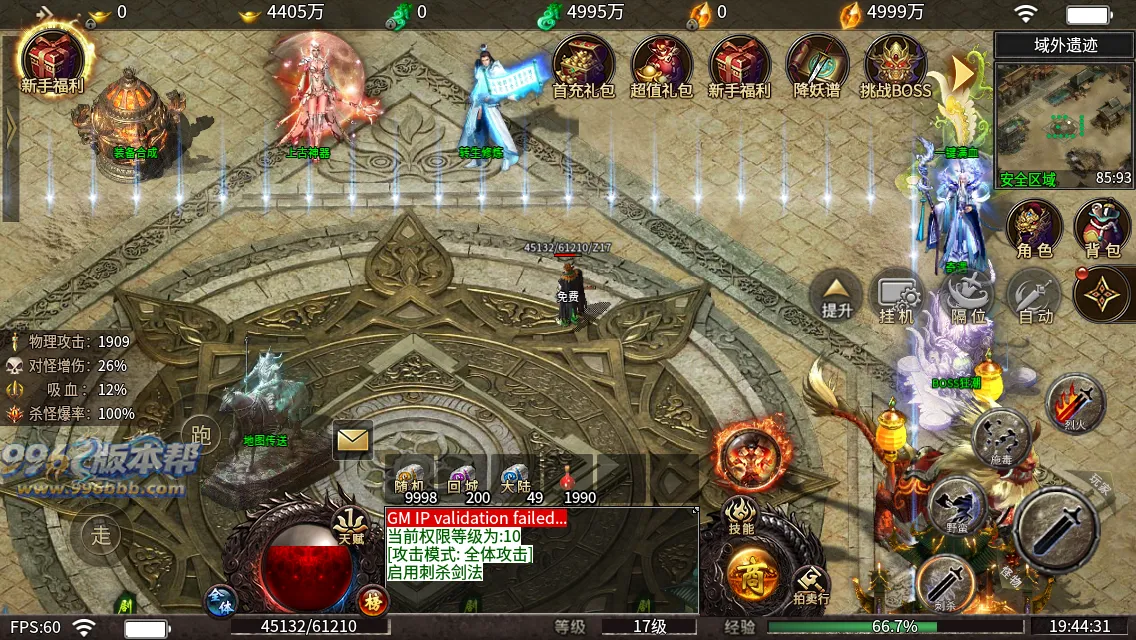Tap the 提升 upgrade arrow button
Screen dimensions: 1136x640
pyautogui.click(x=837, y=296)
